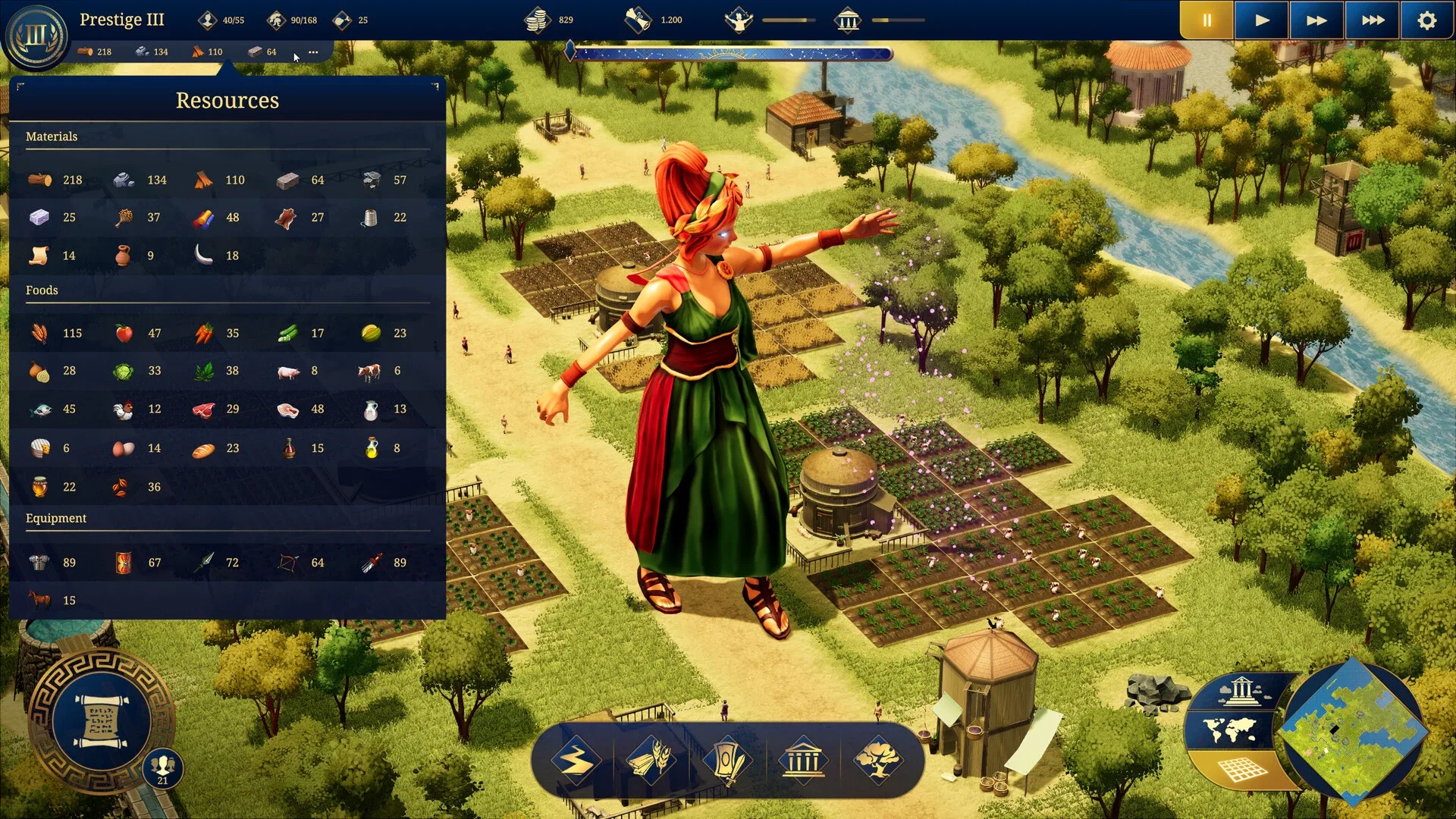
Task: Open the settings gear menu
Action: [x=1426, y=20]
